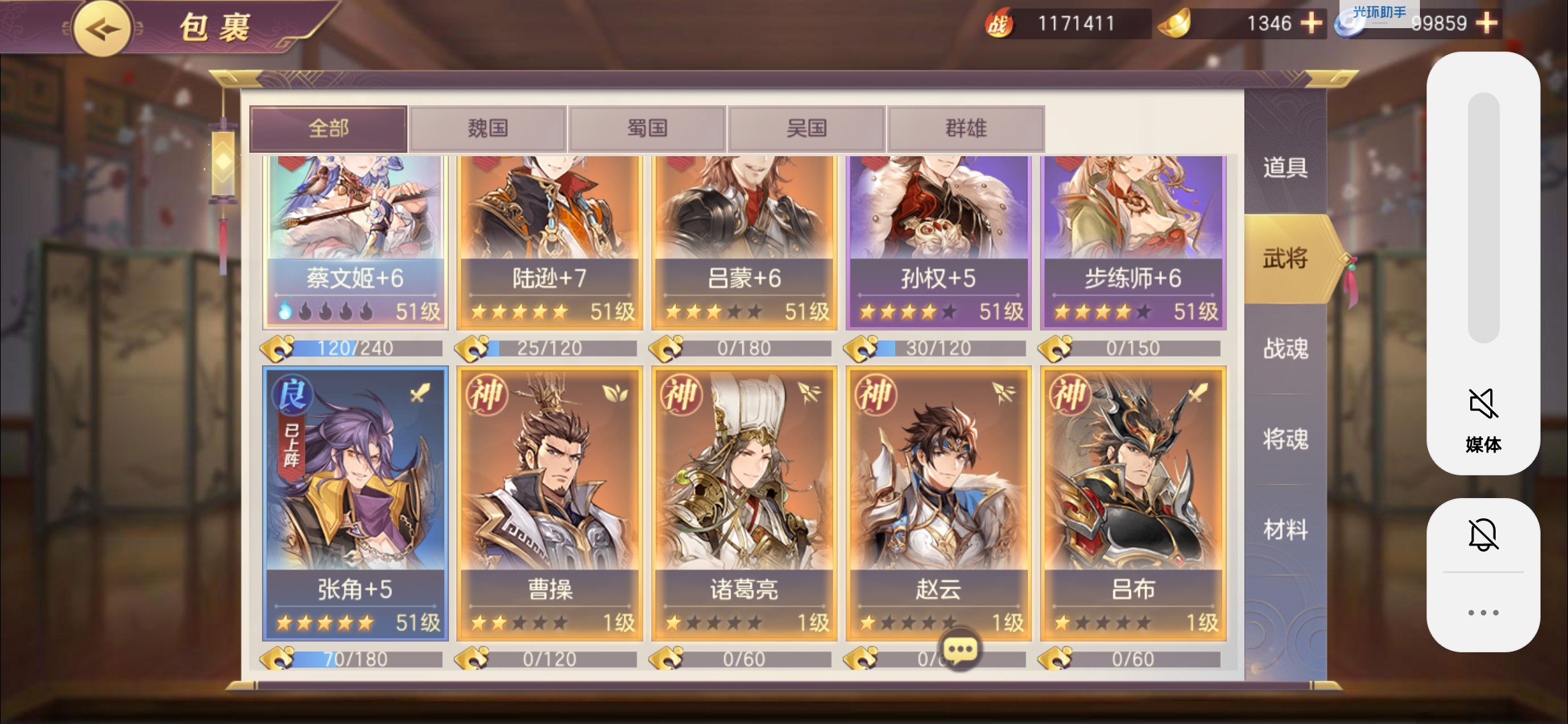Toggle the 媒体 media mute icon
The height and width of the screenshot is (724, 1568).
(x=1483, y=404)
